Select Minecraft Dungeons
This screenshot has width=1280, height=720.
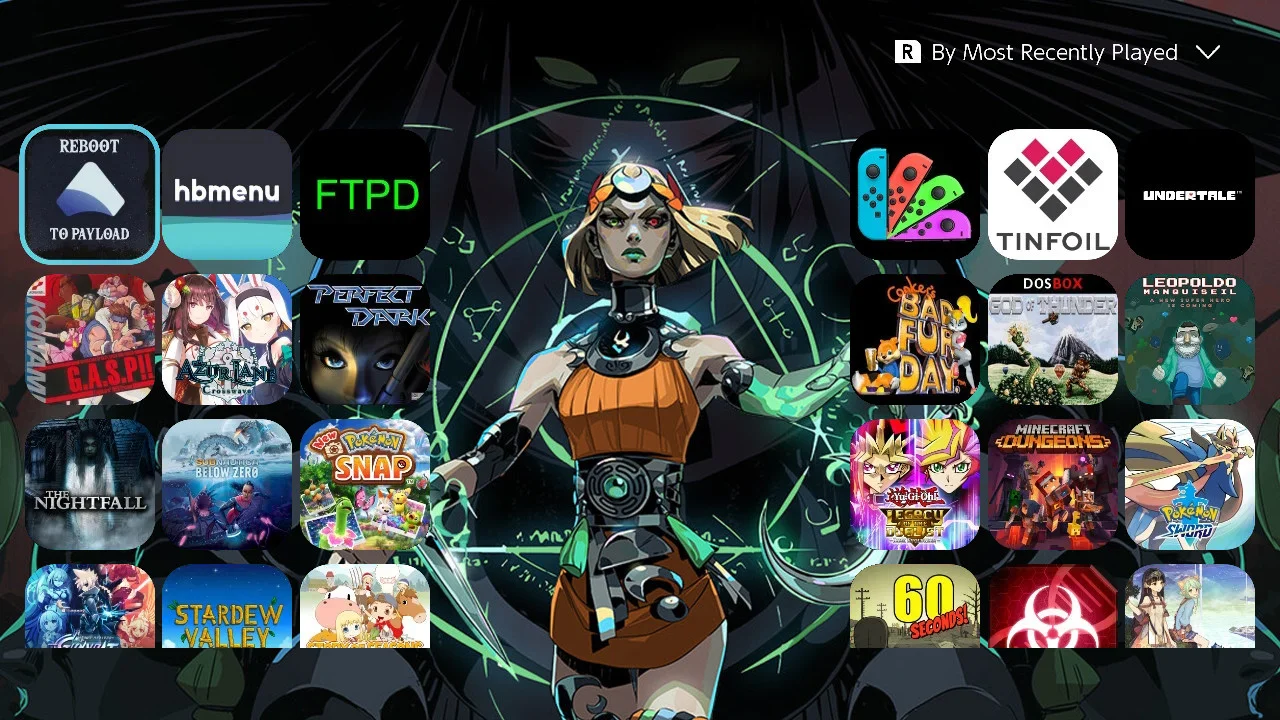pos(1052,484)
